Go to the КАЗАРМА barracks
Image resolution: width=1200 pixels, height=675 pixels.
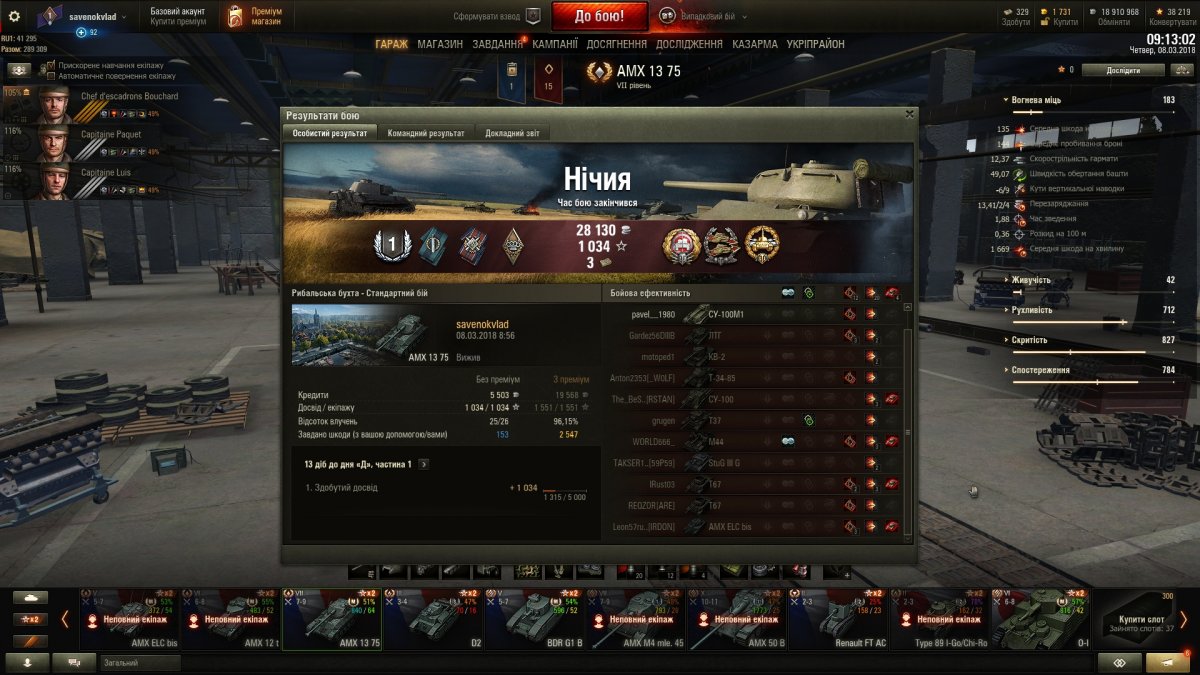(x=754, y=44)
